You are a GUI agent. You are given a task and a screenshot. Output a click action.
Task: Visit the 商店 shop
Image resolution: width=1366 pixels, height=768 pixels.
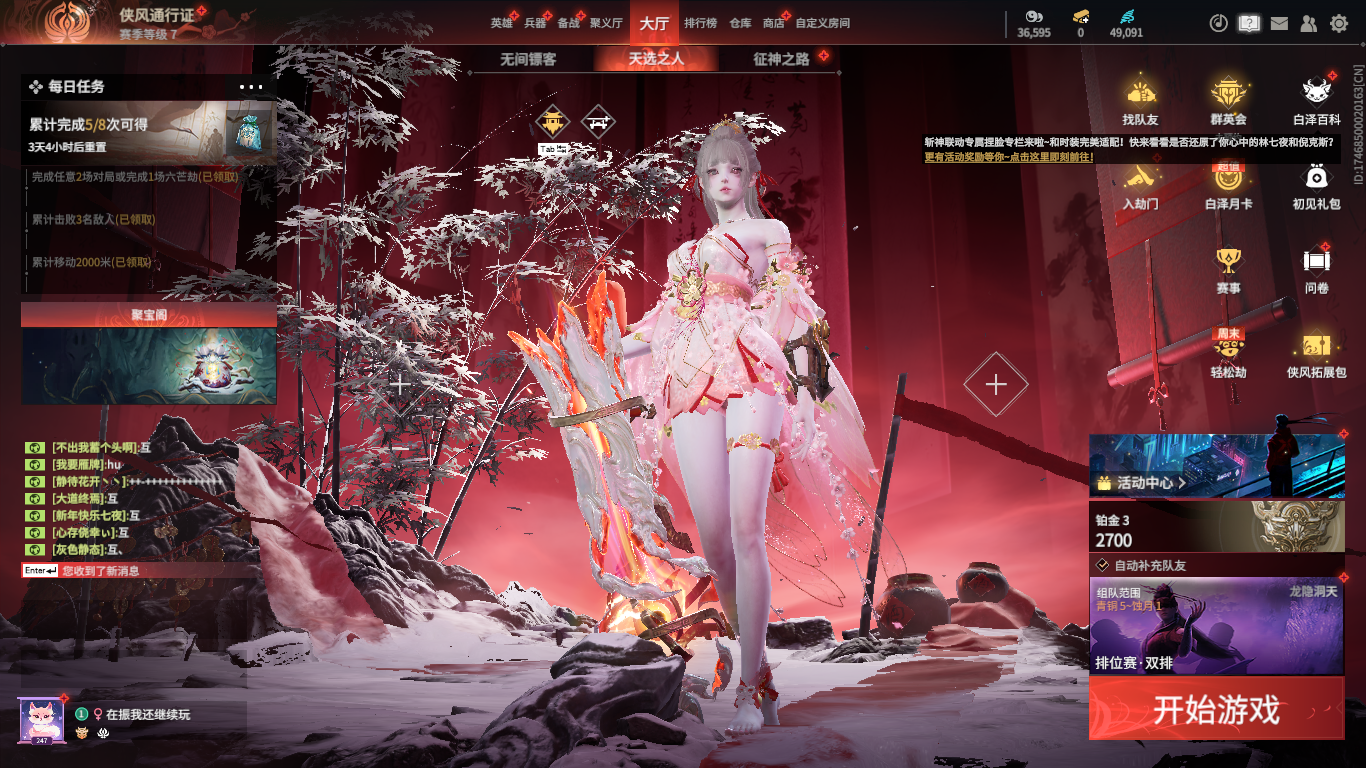point(773,23)
